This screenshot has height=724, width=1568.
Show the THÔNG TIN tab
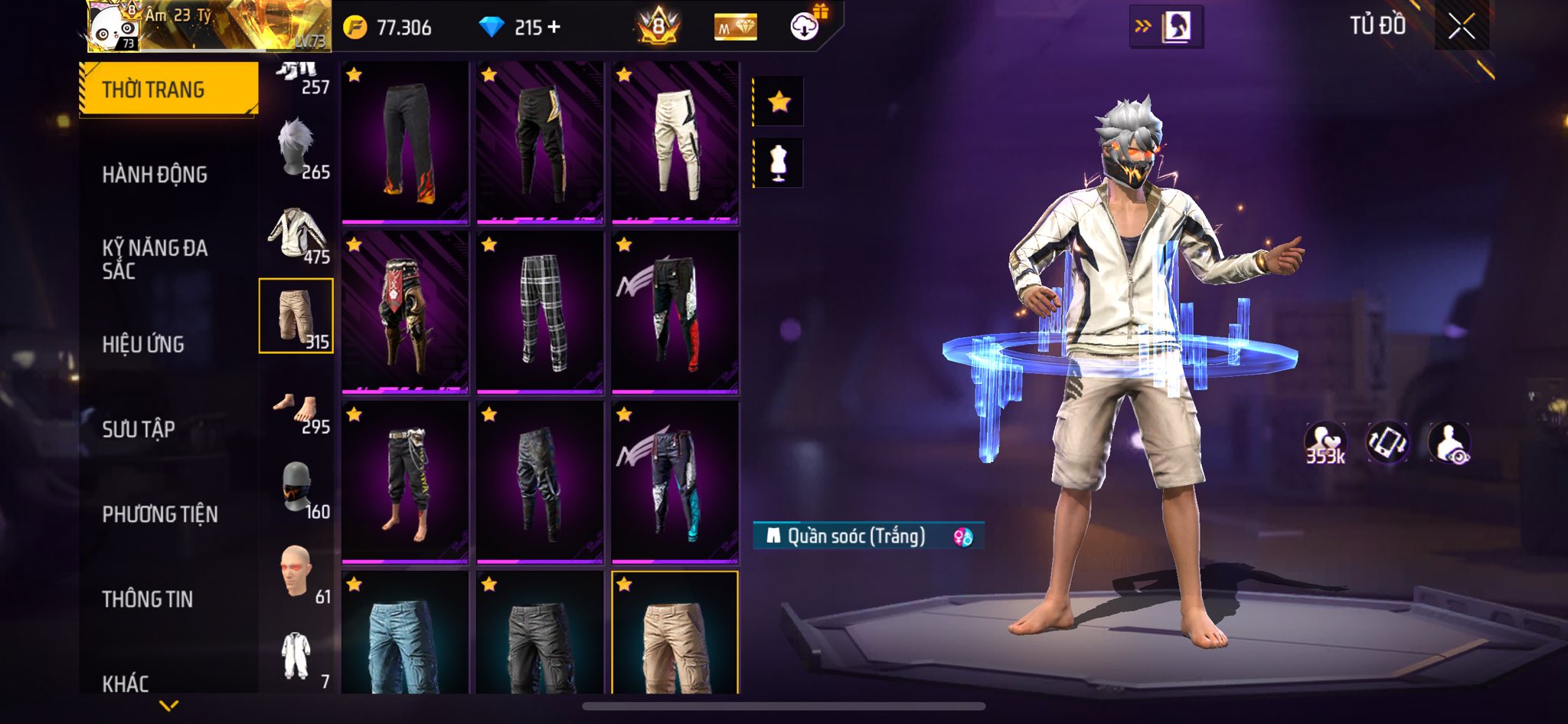point(147,599)
